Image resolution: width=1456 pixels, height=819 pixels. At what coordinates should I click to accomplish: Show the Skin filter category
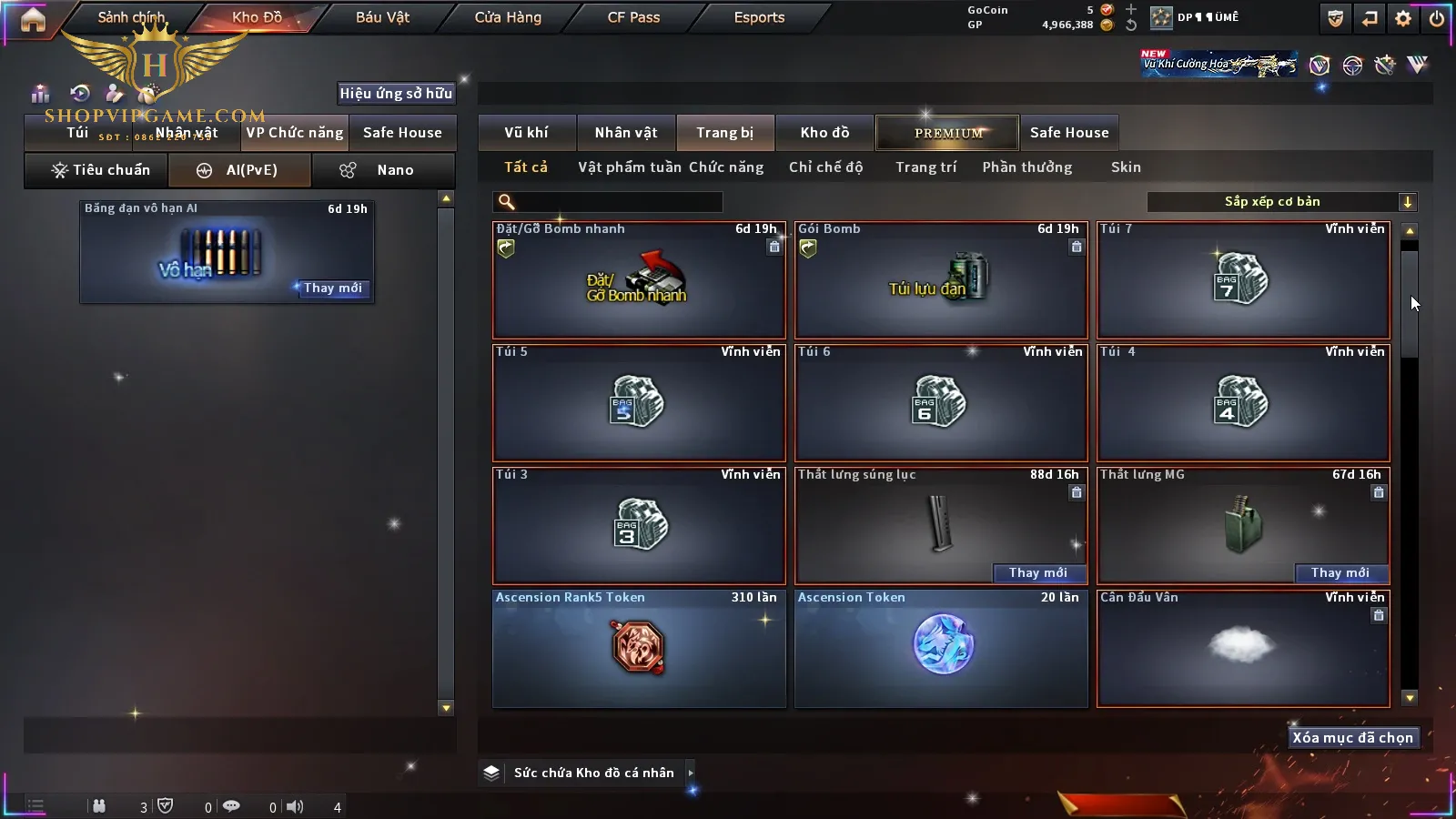click(x=1126, y=167)
